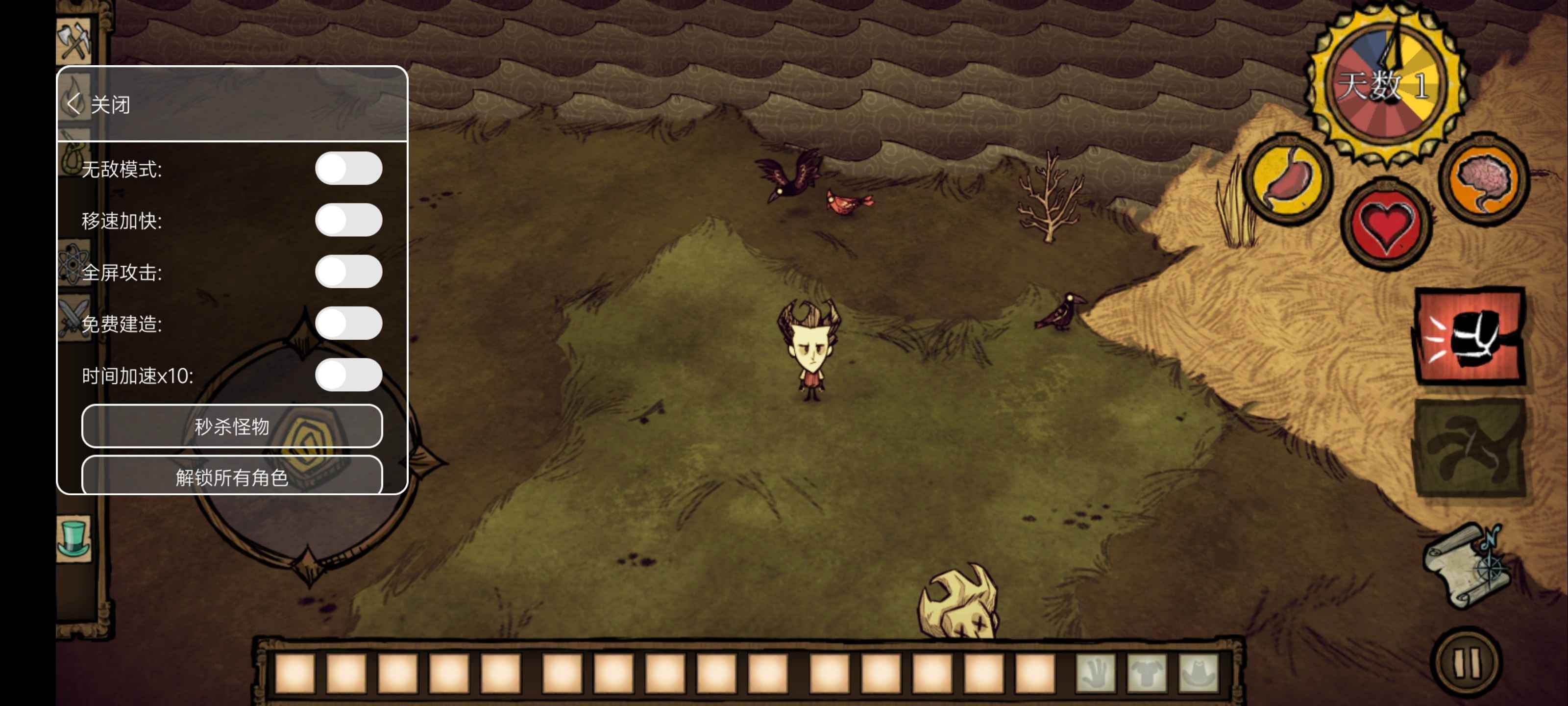
Task: Tap the red fist attack button
Action: click(1470, 336)
